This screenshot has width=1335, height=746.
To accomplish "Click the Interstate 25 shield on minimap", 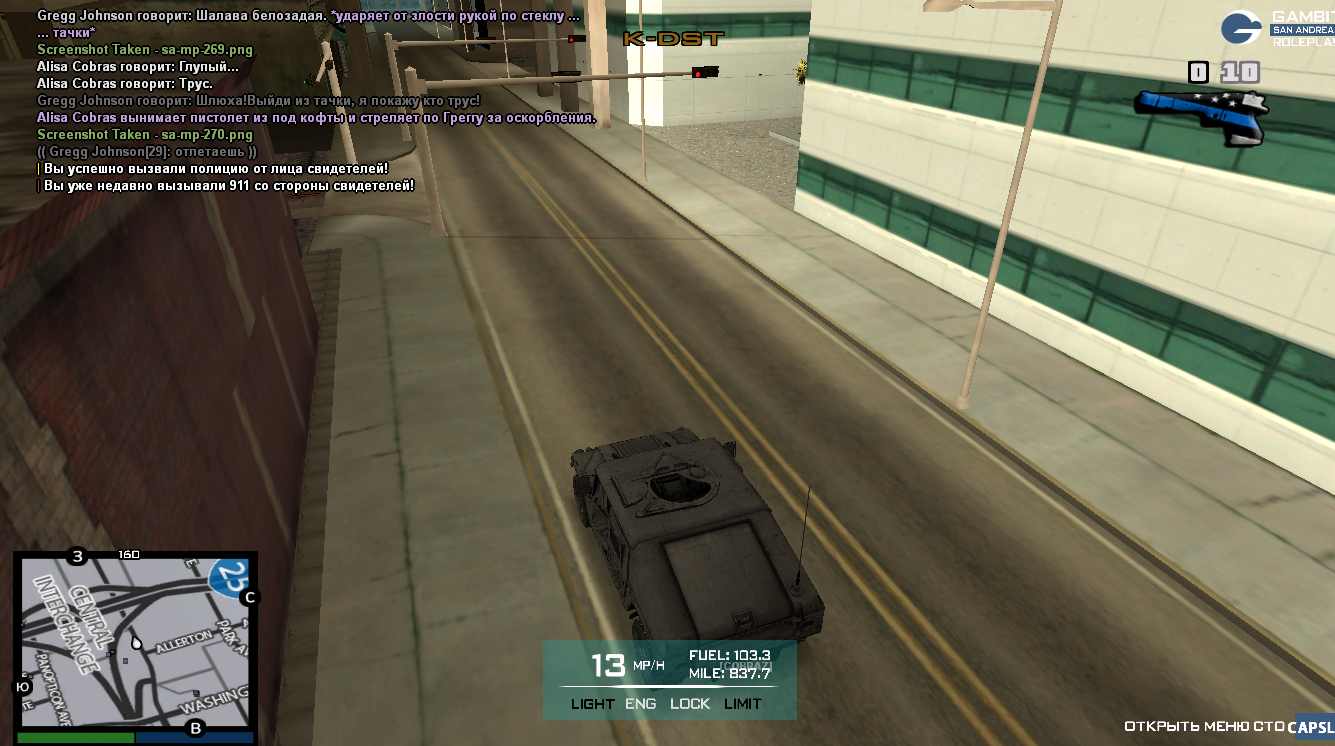I will coord(228,577).
